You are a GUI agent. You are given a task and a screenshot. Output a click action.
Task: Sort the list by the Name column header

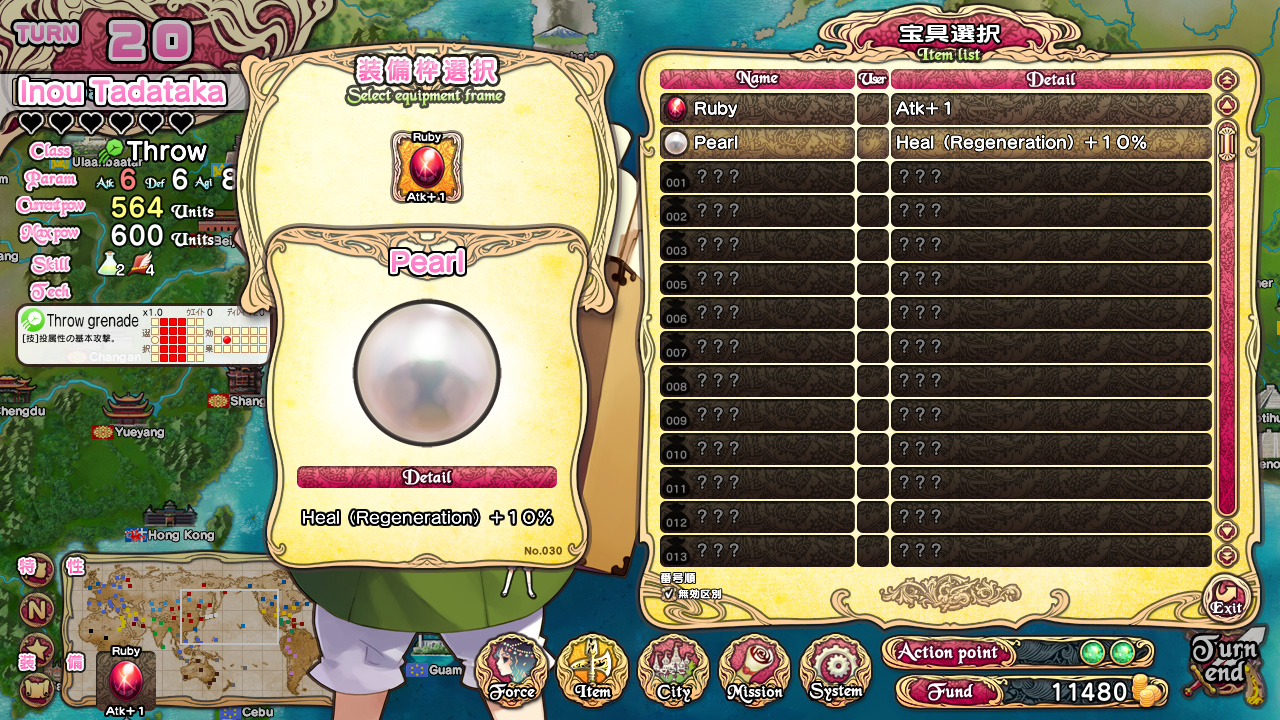click(757, 79)
